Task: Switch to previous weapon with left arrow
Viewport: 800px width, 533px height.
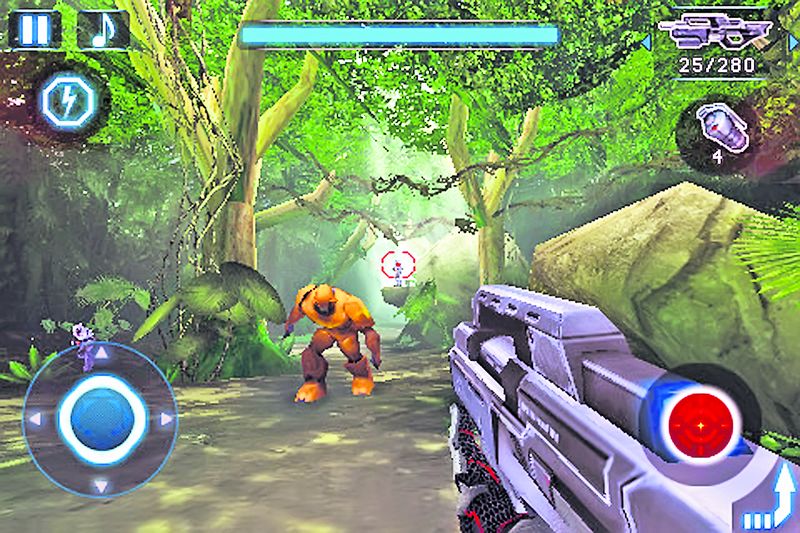Action: pos(646,41)
